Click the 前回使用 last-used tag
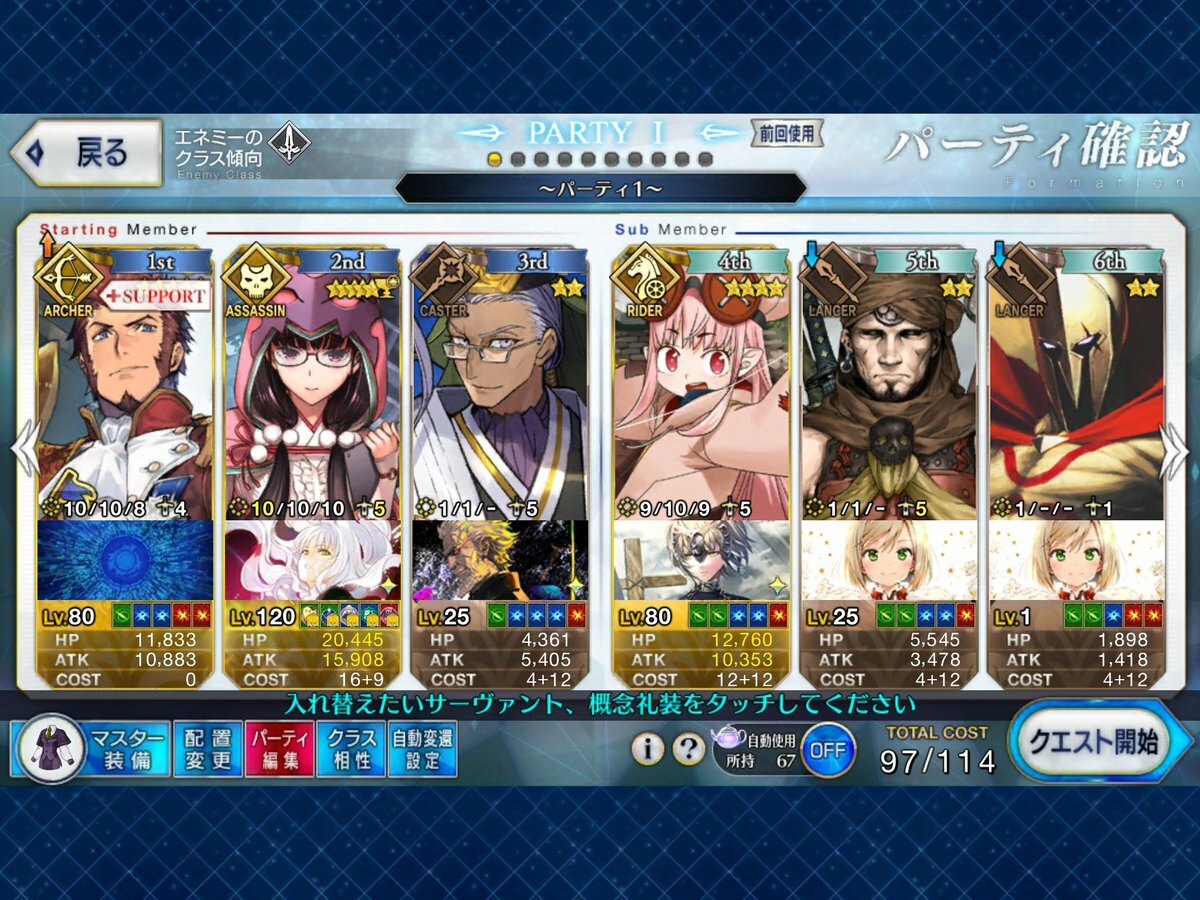The width and height of the screenshot is (1200, 900). pos(787,133)
